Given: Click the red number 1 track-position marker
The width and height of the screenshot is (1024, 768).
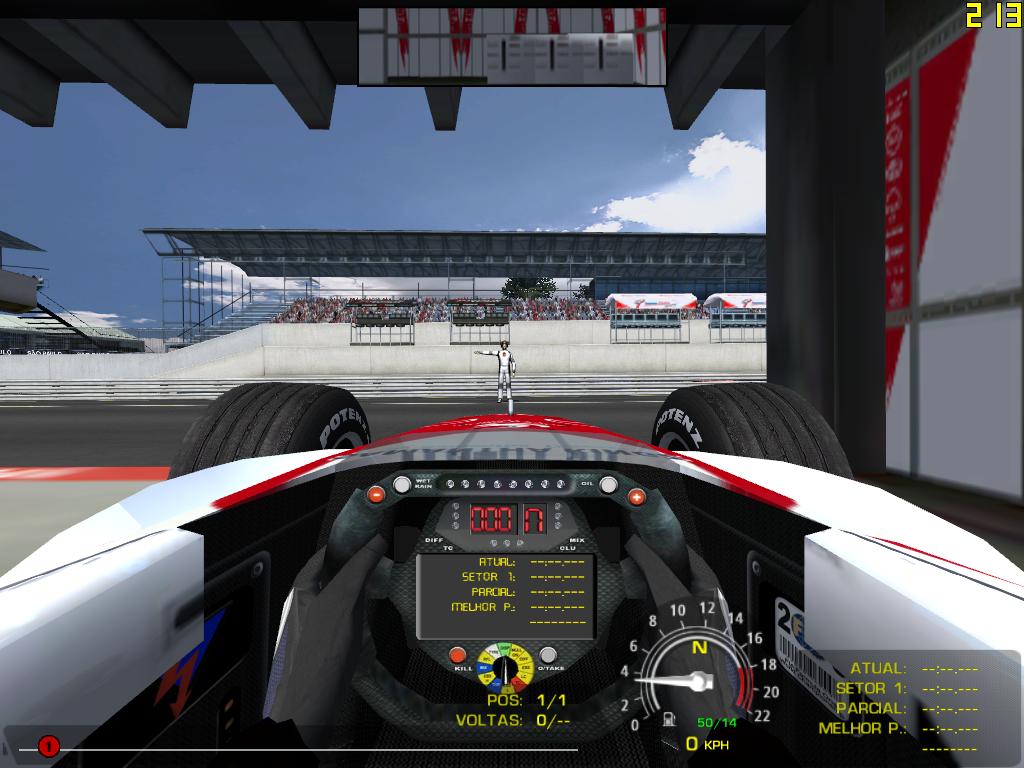Looking at the screenshot, I should 48,745.
